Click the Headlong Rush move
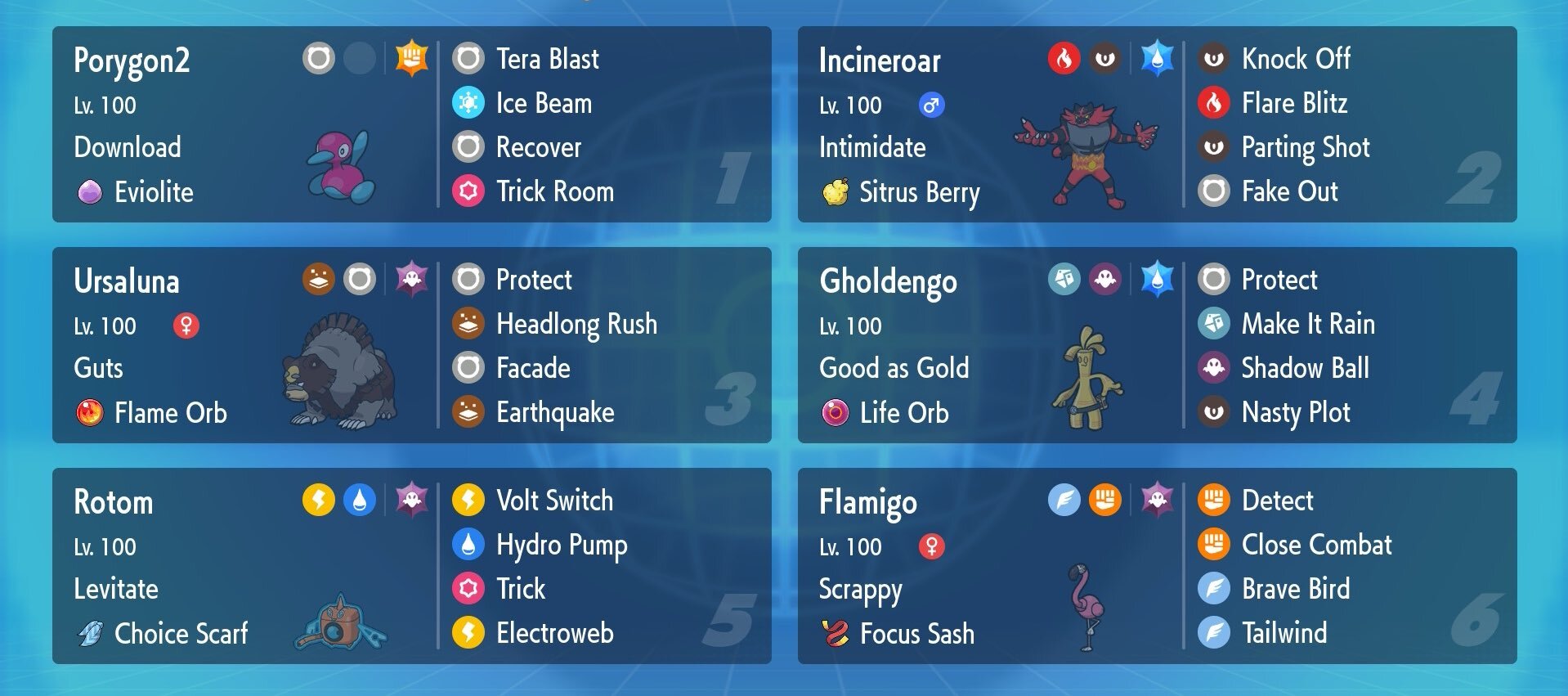 [x=576, y=324]
